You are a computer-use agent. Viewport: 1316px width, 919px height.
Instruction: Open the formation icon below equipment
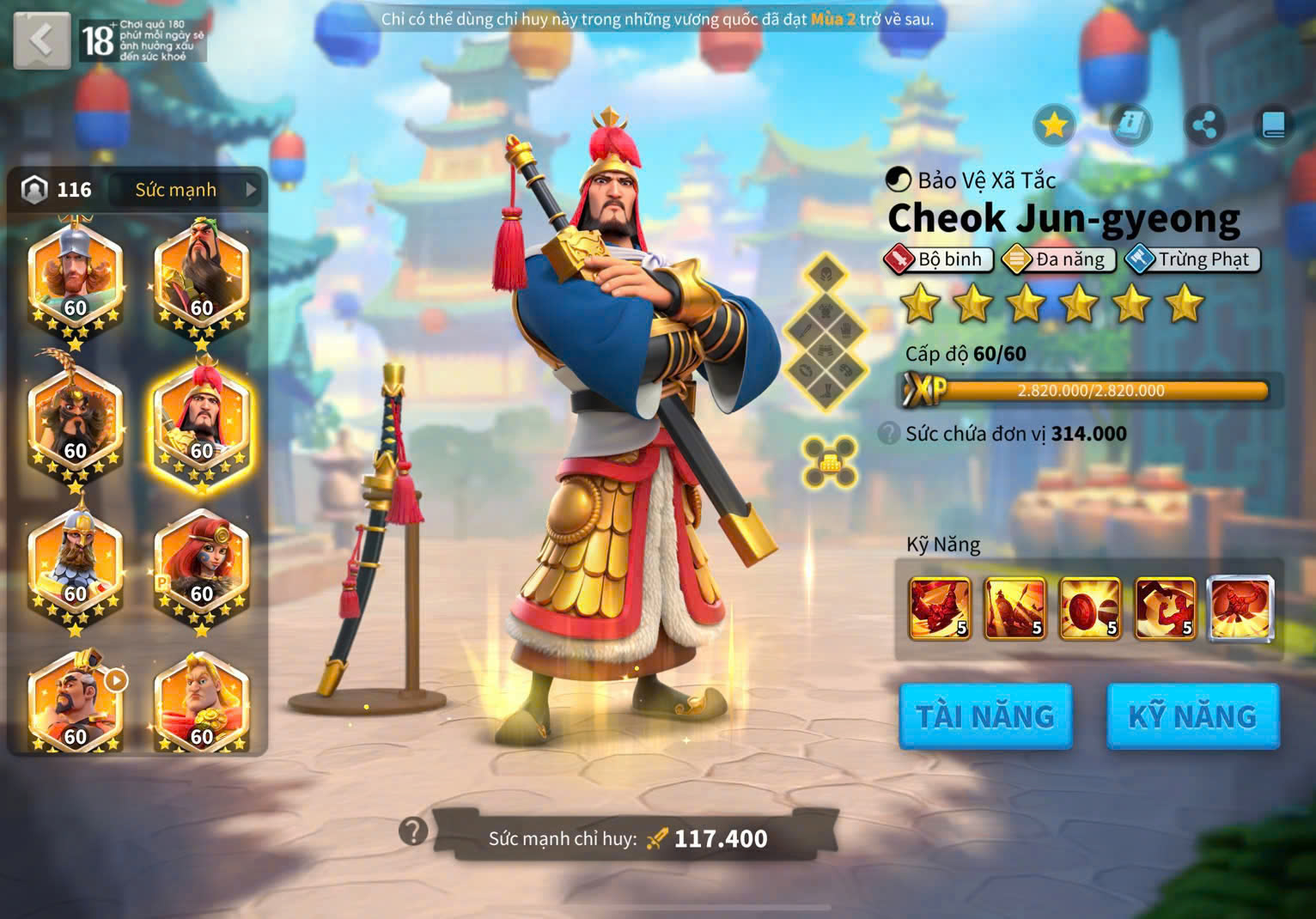(829, 462)
